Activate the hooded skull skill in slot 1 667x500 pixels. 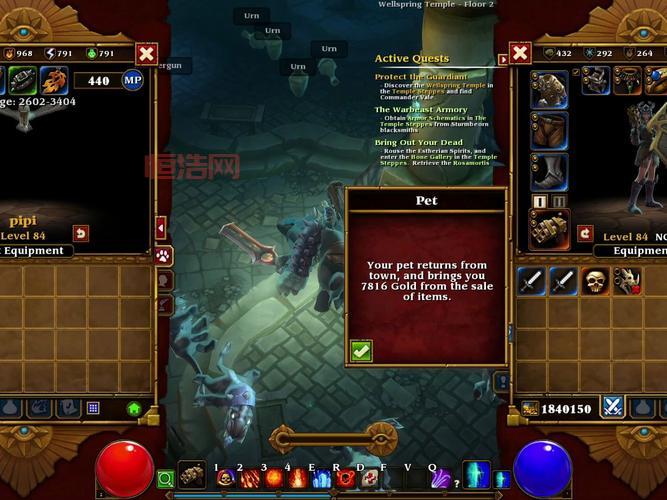[x=226, y=479]
